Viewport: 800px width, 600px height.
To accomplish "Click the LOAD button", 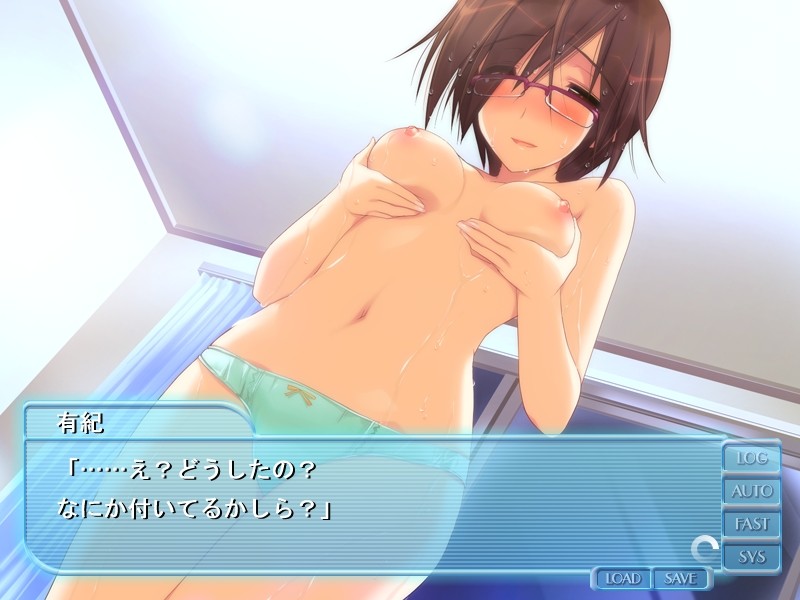I will [x=622, y=578].
